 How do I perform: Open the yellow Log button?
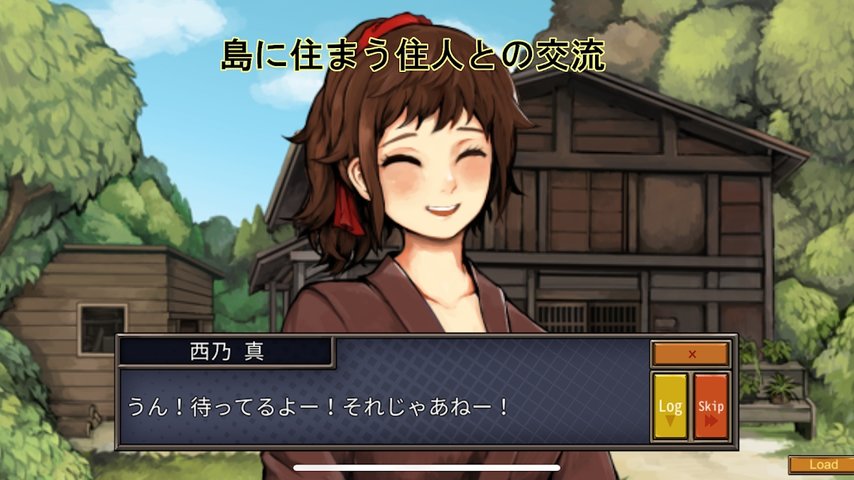(x=670, y=407)
